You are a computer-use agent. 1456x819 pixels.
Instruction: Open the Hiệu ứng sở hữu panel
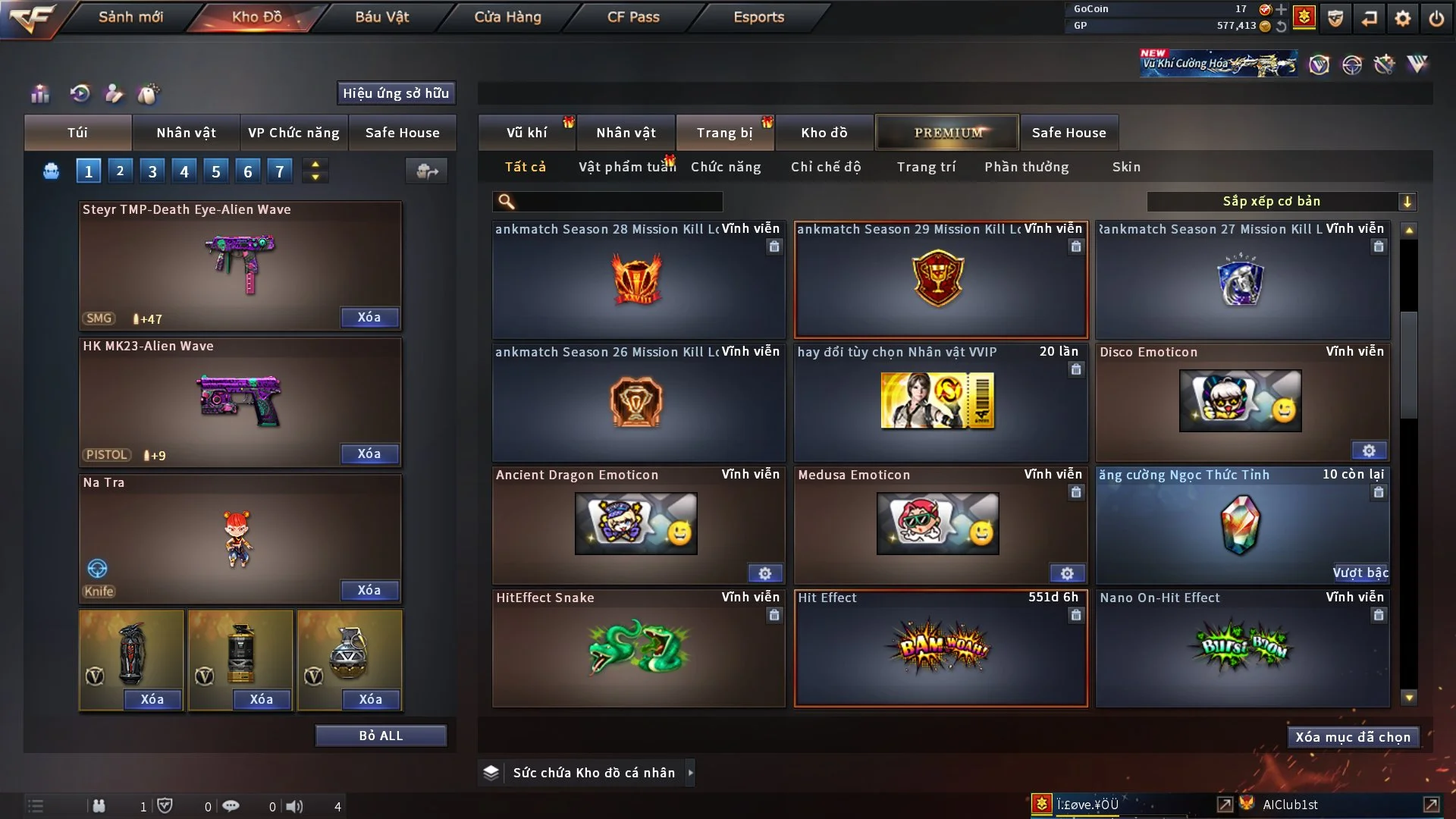click(396, 93)
